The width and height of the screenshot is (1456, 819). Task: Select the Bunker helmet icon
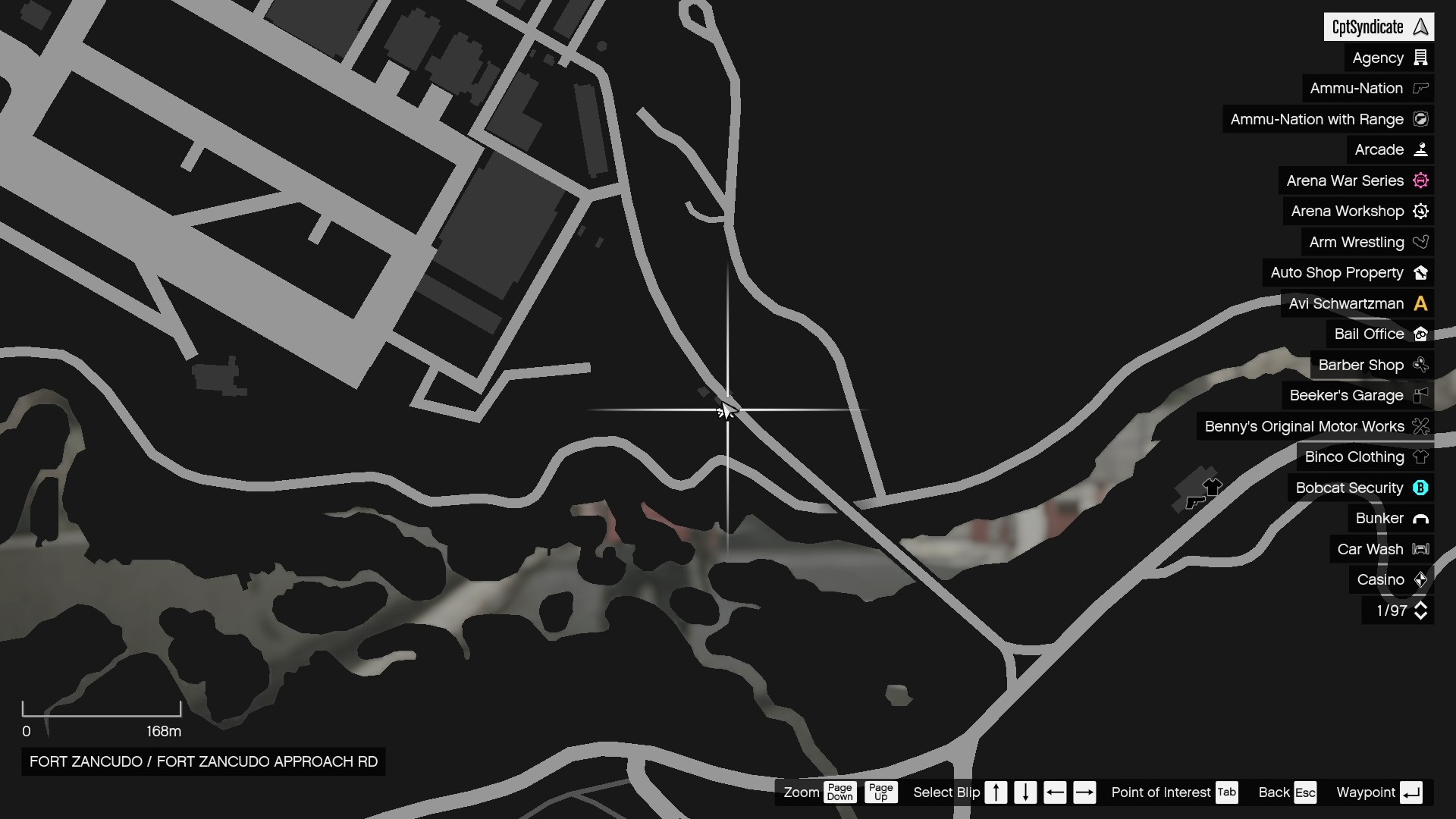pos(1421,518)
